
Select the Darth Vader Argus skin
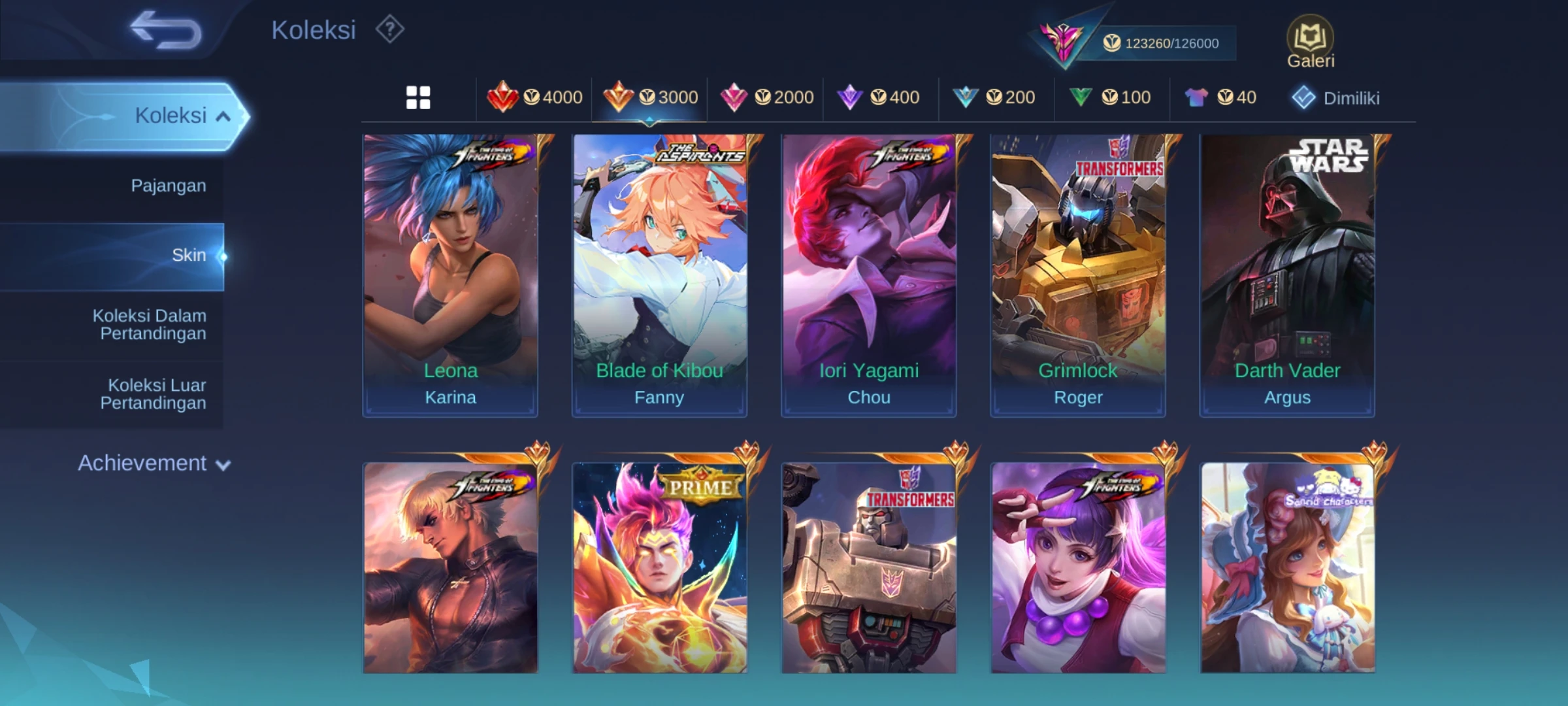click(x=1287, y=275)
